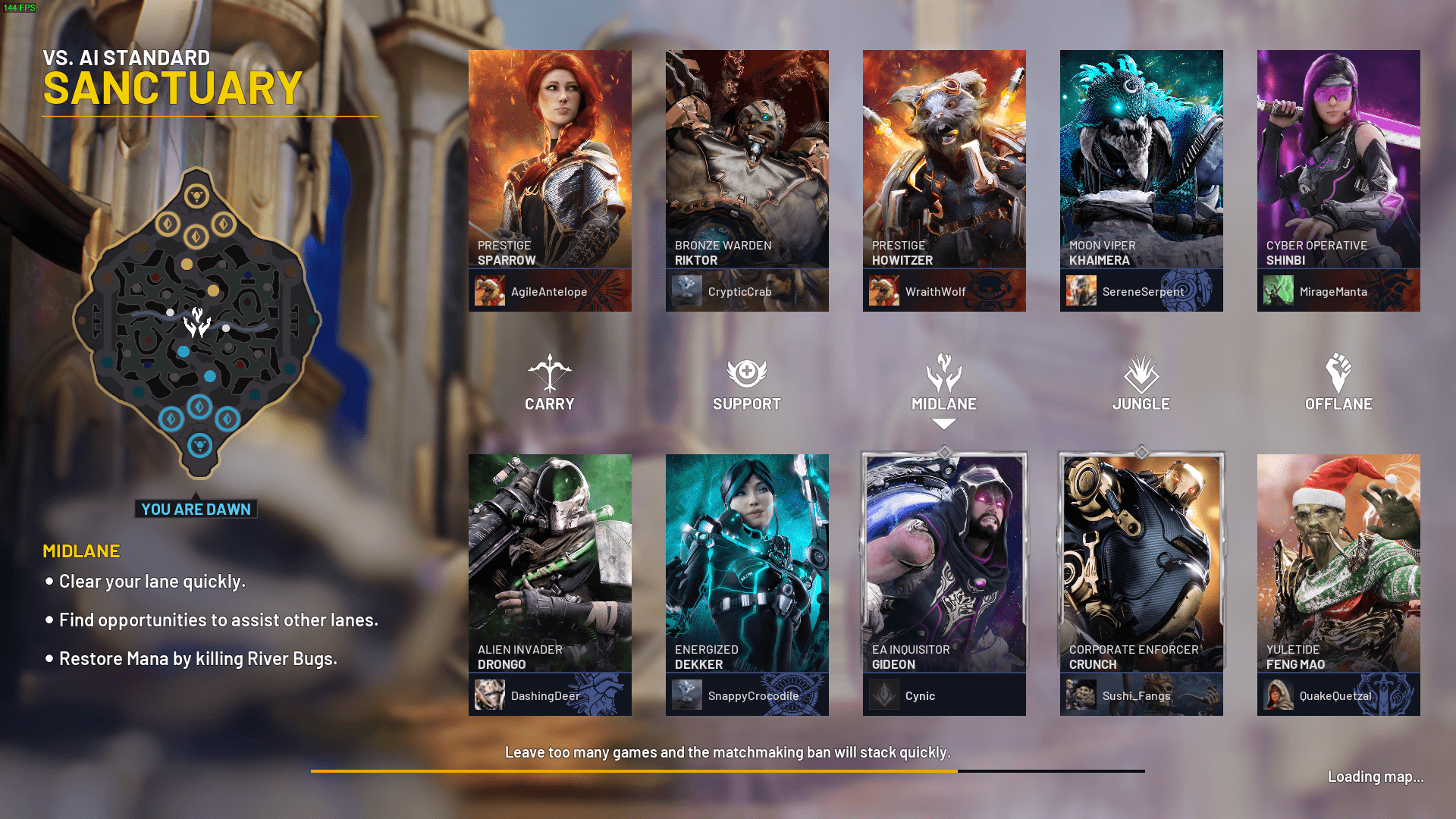Select player name AgileAntelope

click(x=549, y=292)
